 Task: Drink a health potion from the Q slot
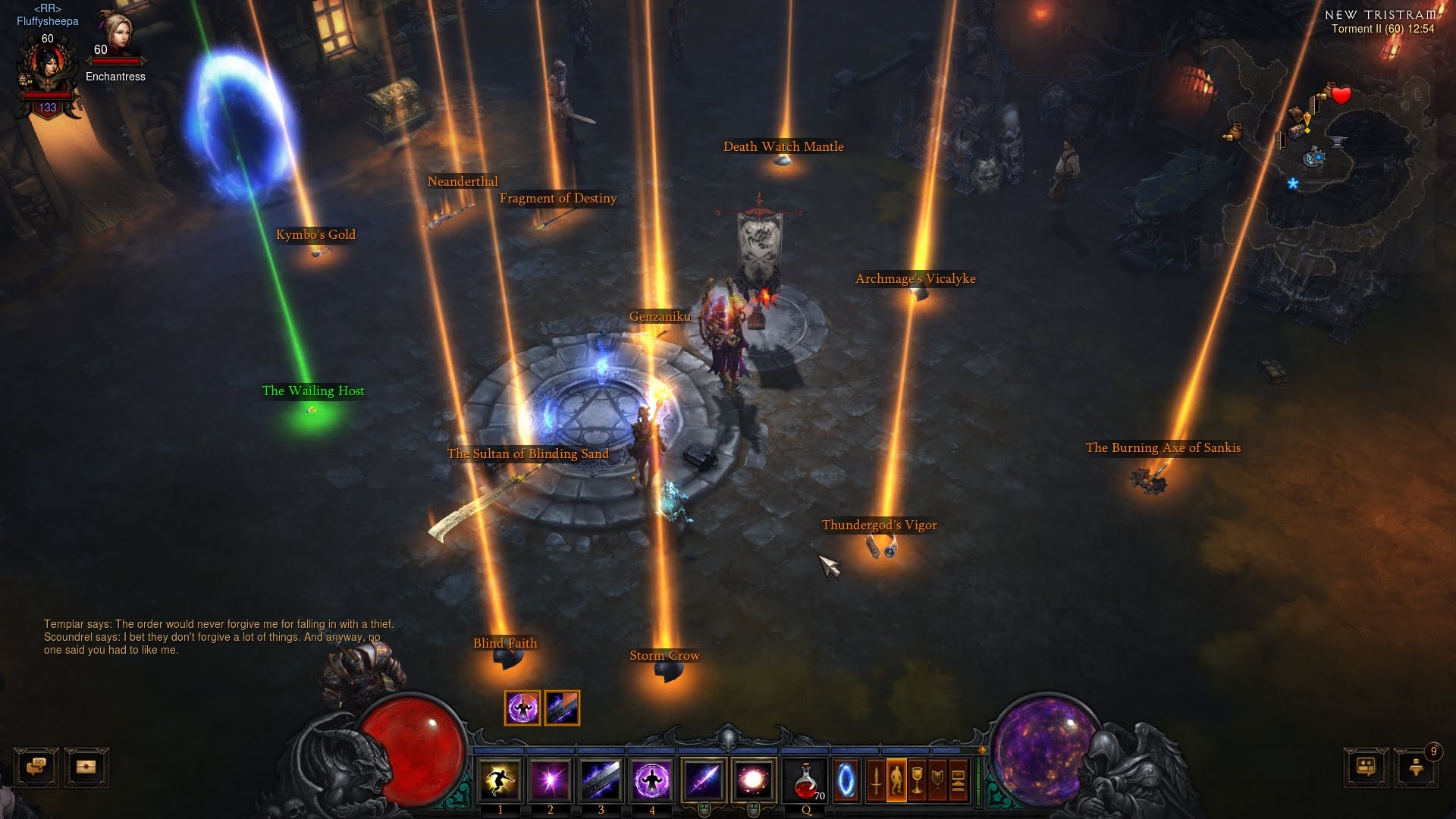[x=805, y=780]
